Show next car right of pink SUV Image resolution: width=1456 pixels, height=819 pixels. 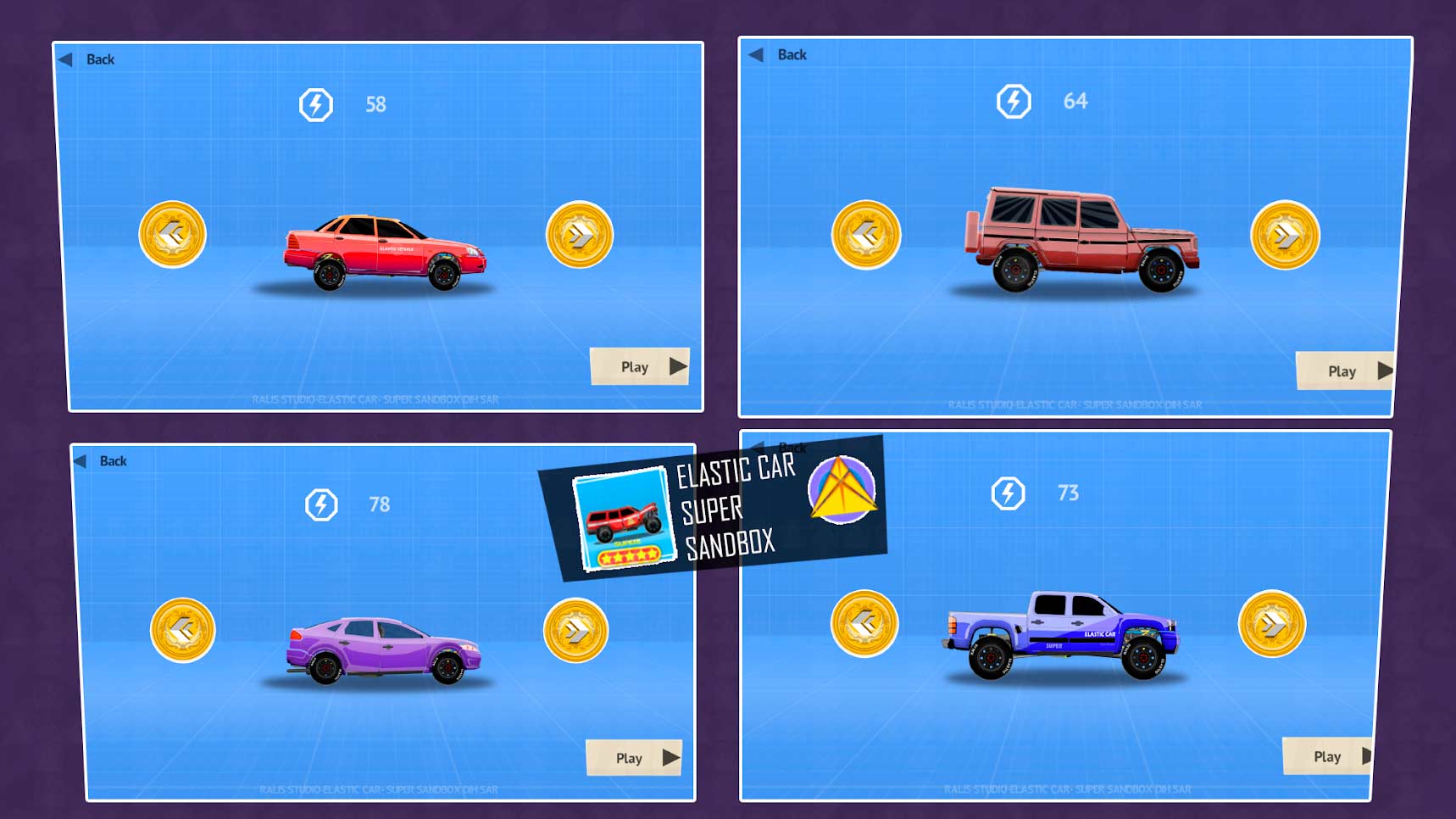point(1285,235)
